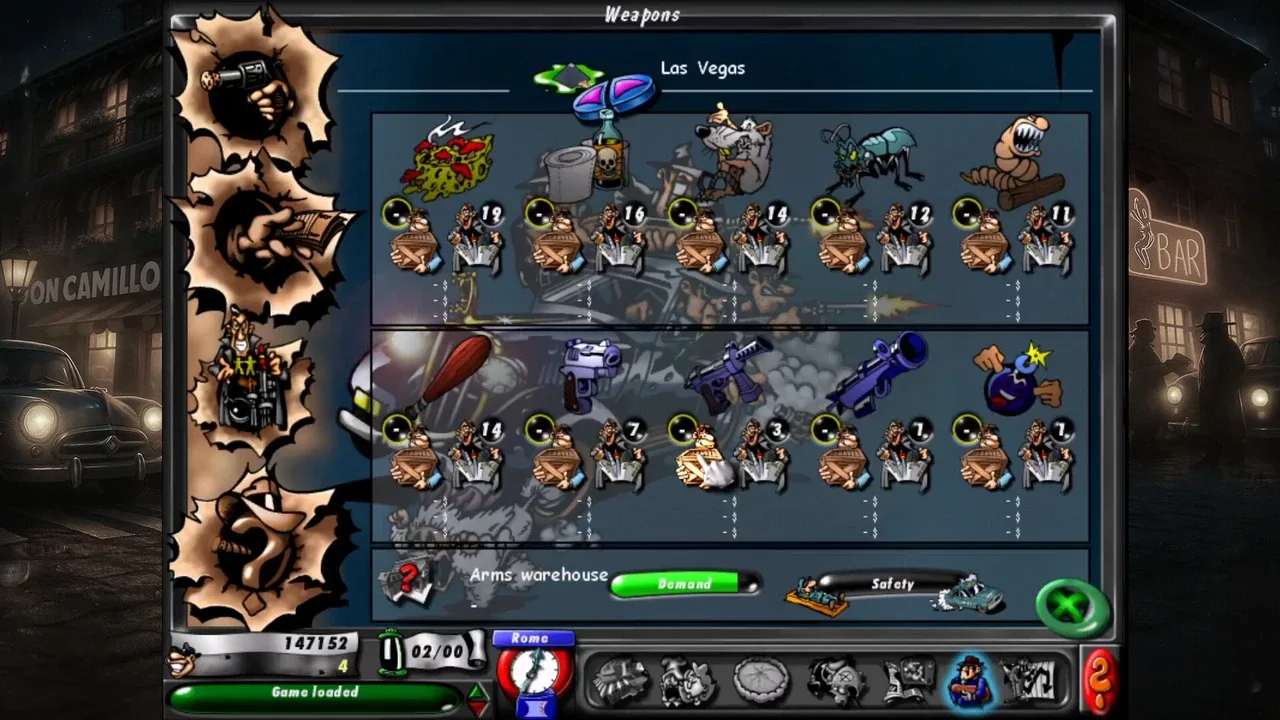Select the pizza icon in the bottom toolbar
Viewport: 1280px width, 720px height.
click(763, 680)
